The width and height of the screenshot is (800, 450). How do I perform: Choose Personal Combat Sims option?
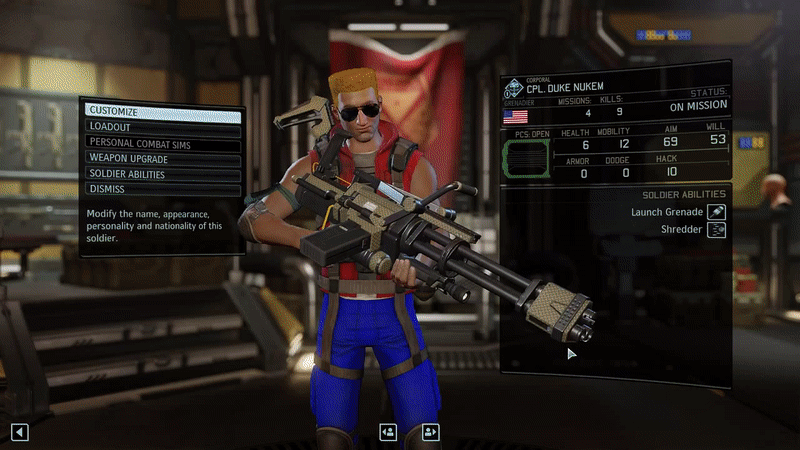coord(163,143)
